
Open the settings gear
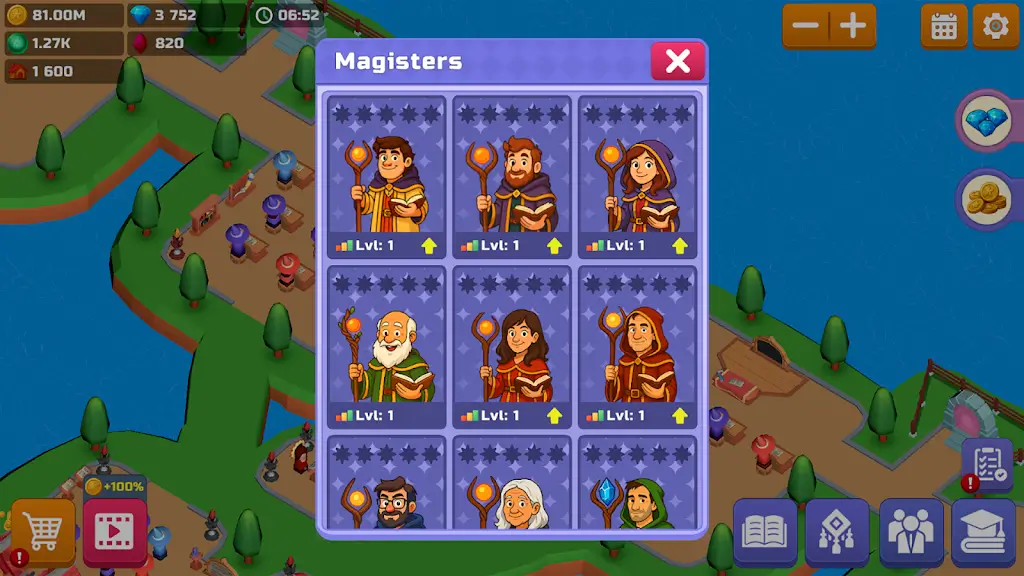996,27
